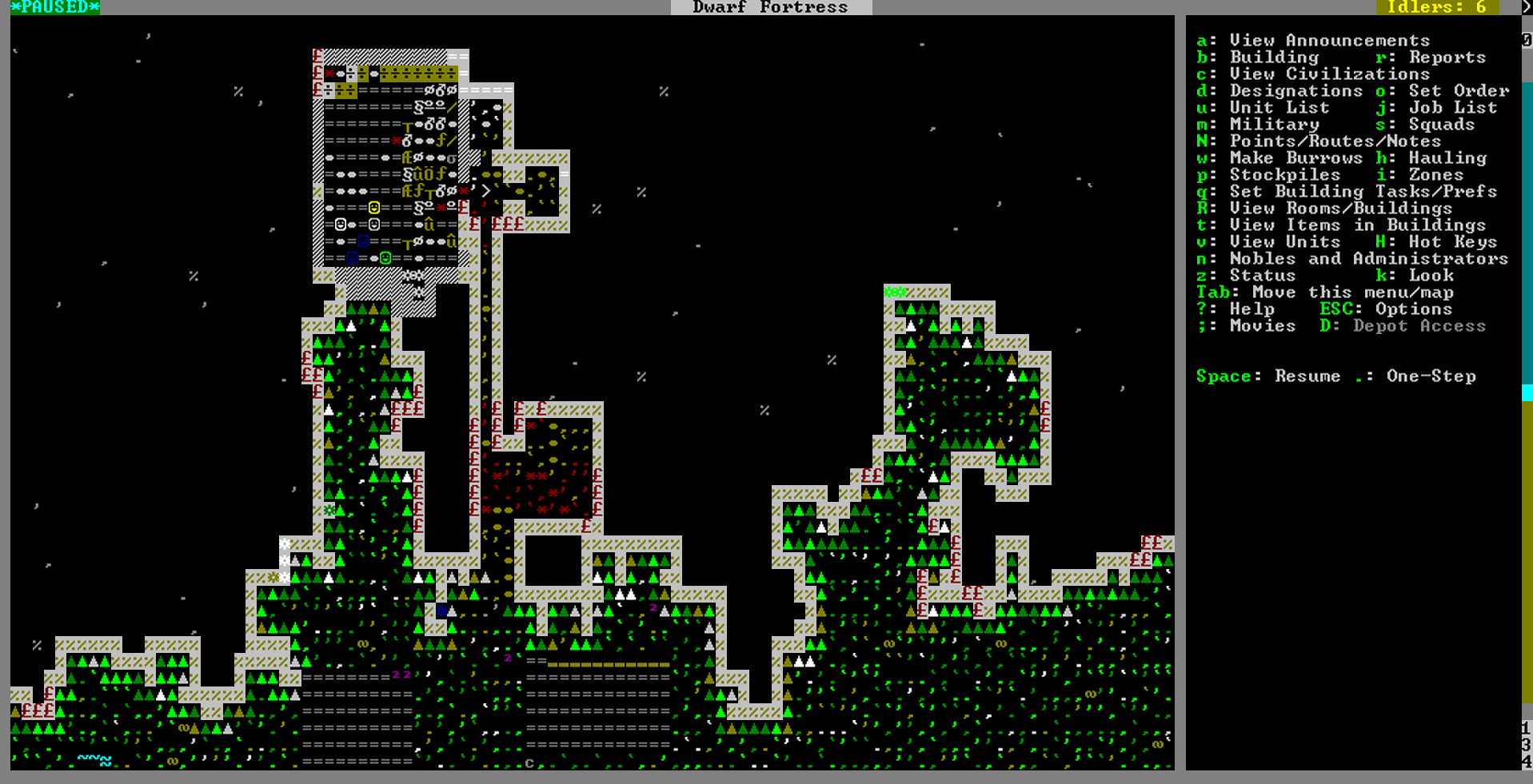The width and height of the screenshot is (1533, 784).
Task: Open the Stockpiles menu
Action: 1284,174
